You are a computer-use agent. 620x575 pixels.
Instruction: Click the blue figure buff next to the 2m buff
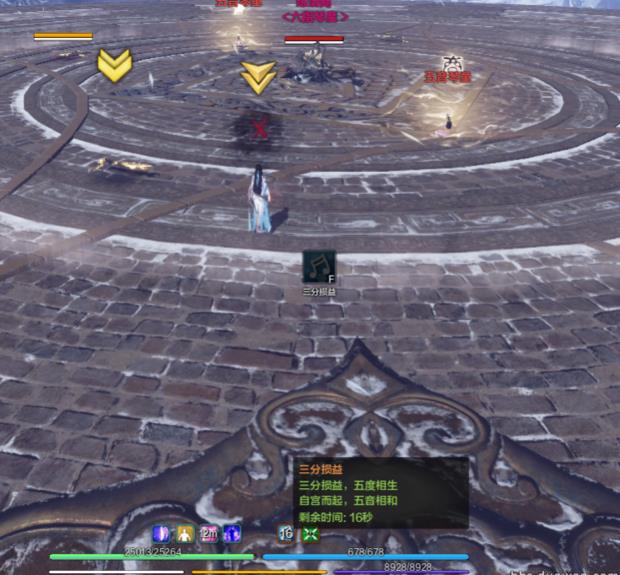coord(232,534)
